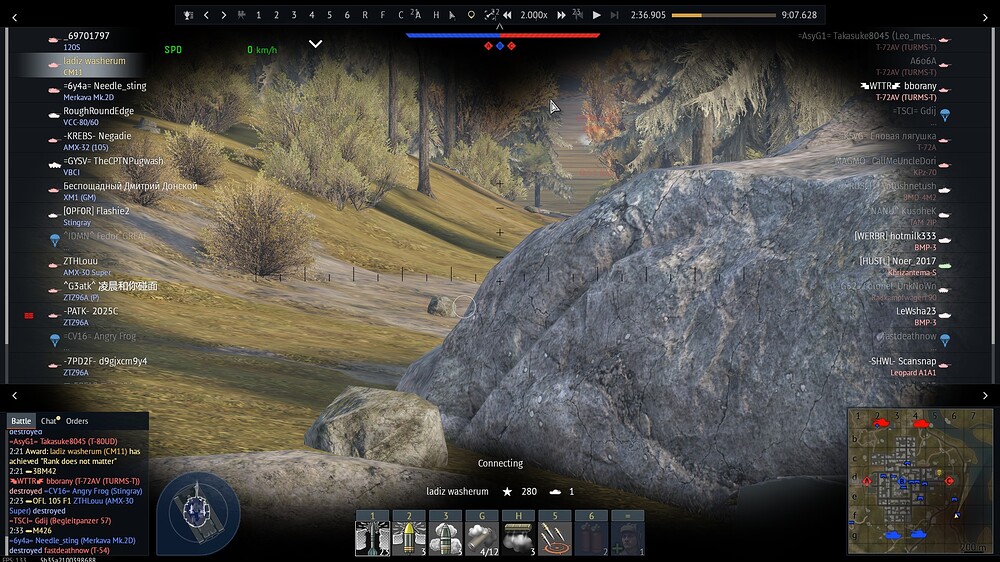Switch to previous player with left arrow
The height and width of the screenshot is (562, 1000).
coord(206,15)
